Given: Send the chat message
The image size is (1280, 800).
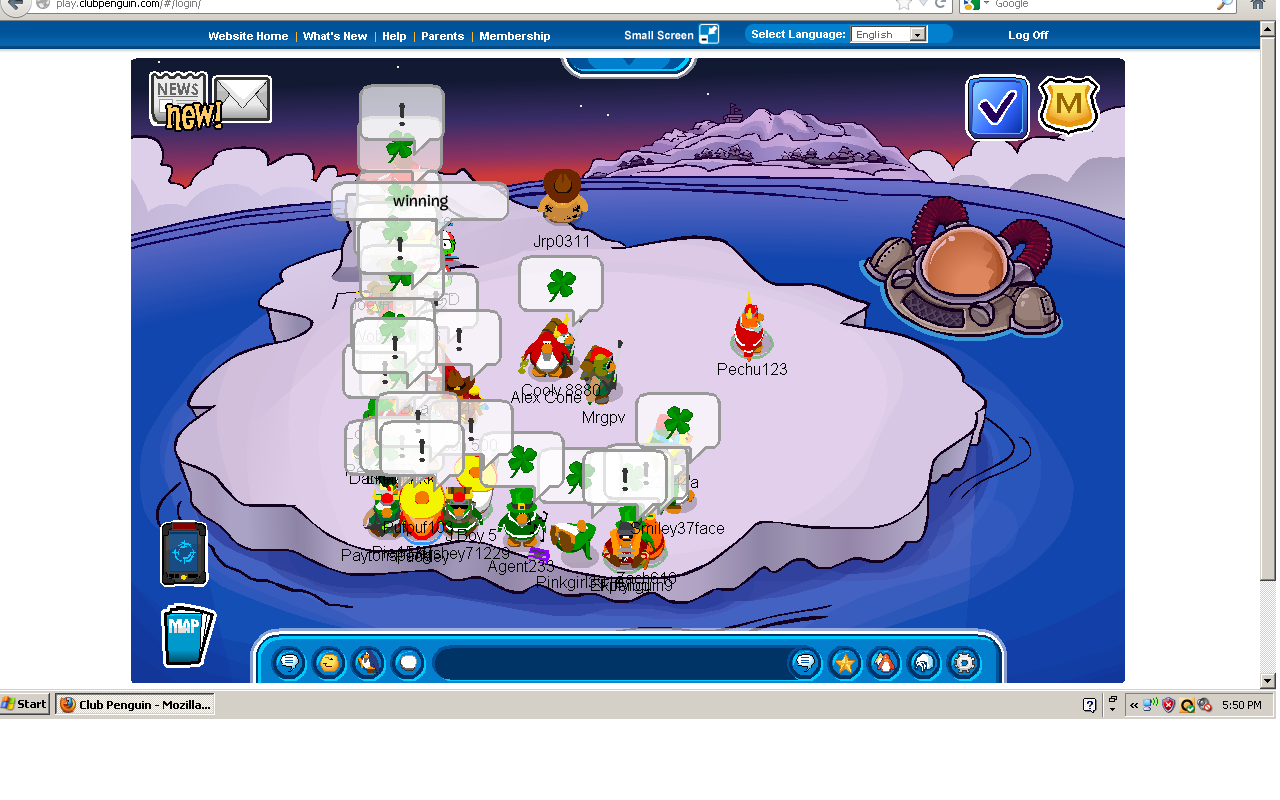Looking at the screenshot, I should pos(805,662).
